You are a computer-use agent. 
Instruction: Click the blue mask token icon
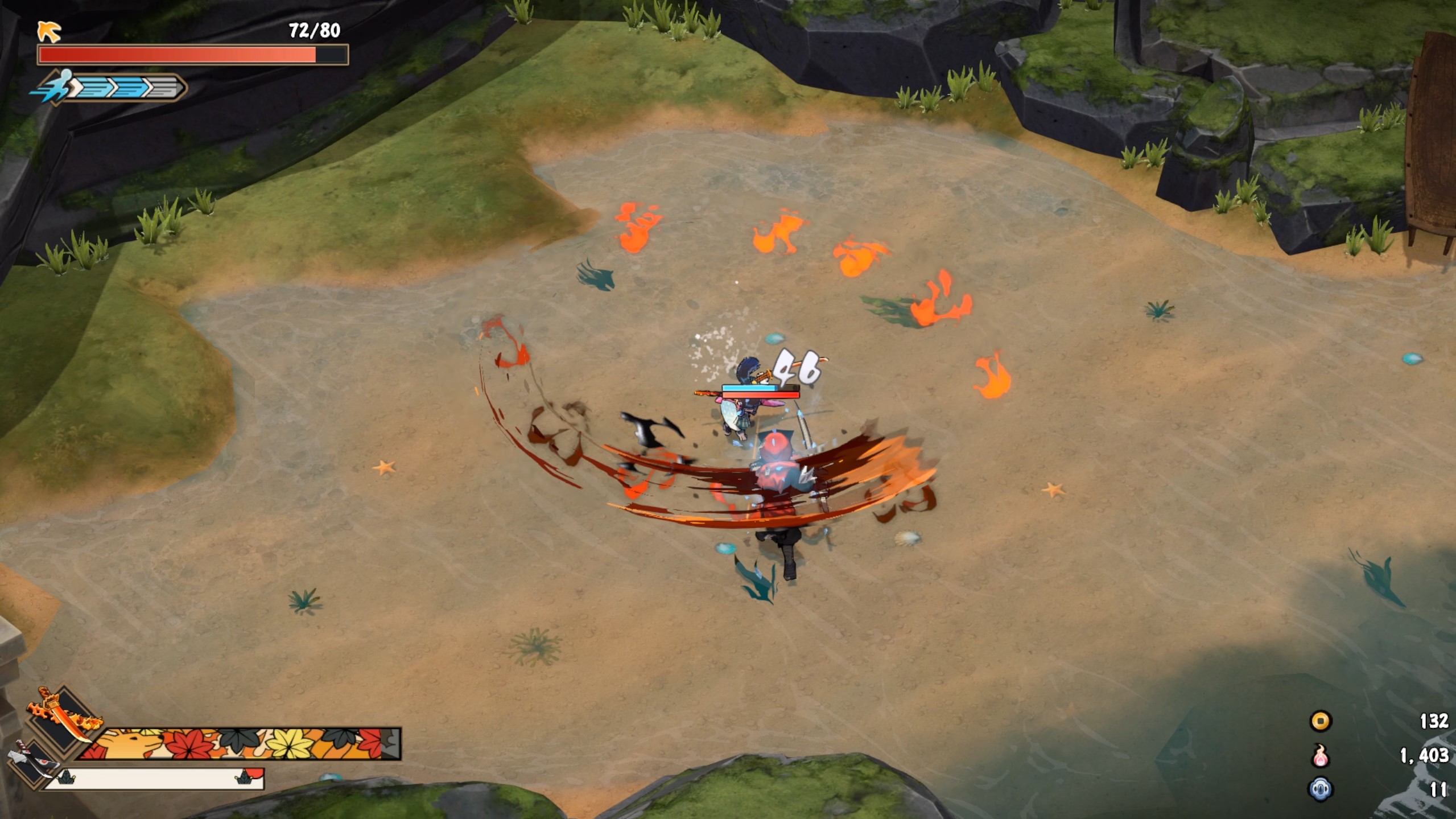pos(1320,789)
